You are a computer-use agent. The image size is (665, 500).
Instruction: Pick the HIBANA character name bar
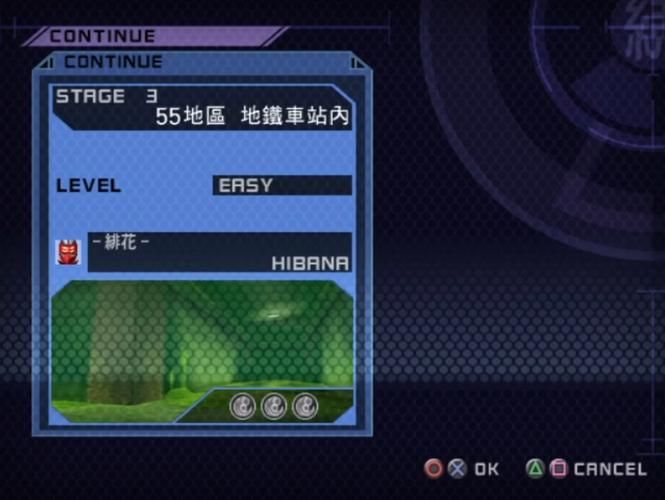pos(220,252)
